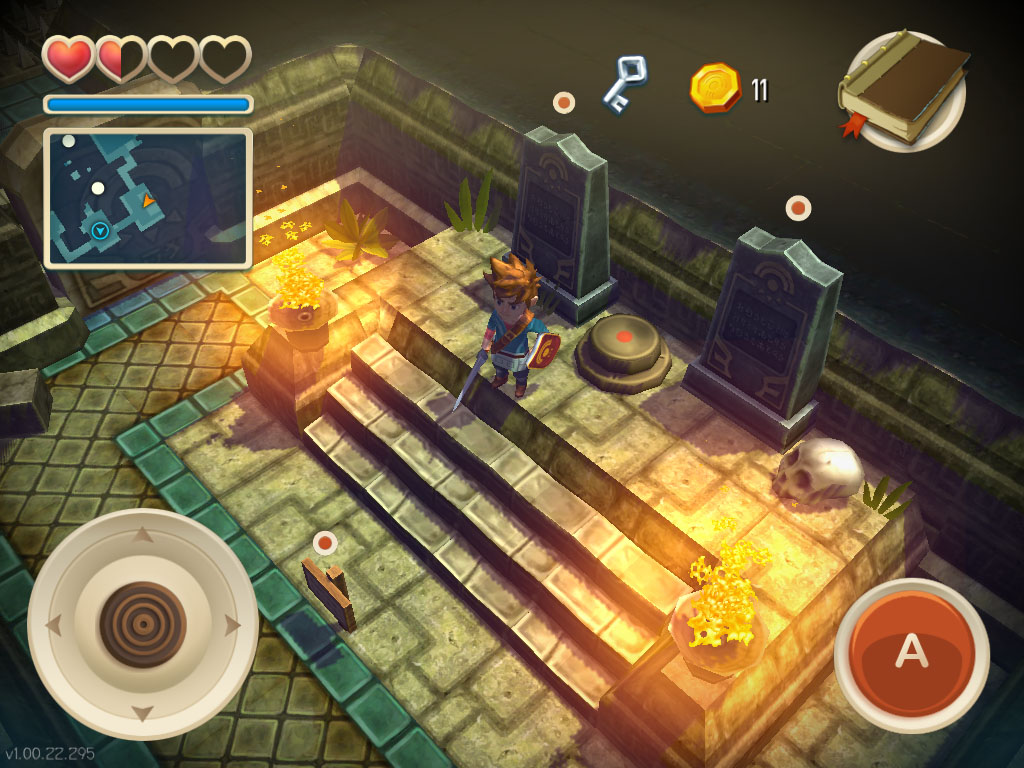Open the journal book menu
This screenshot has width=1024, height=768.
[903, 91]
